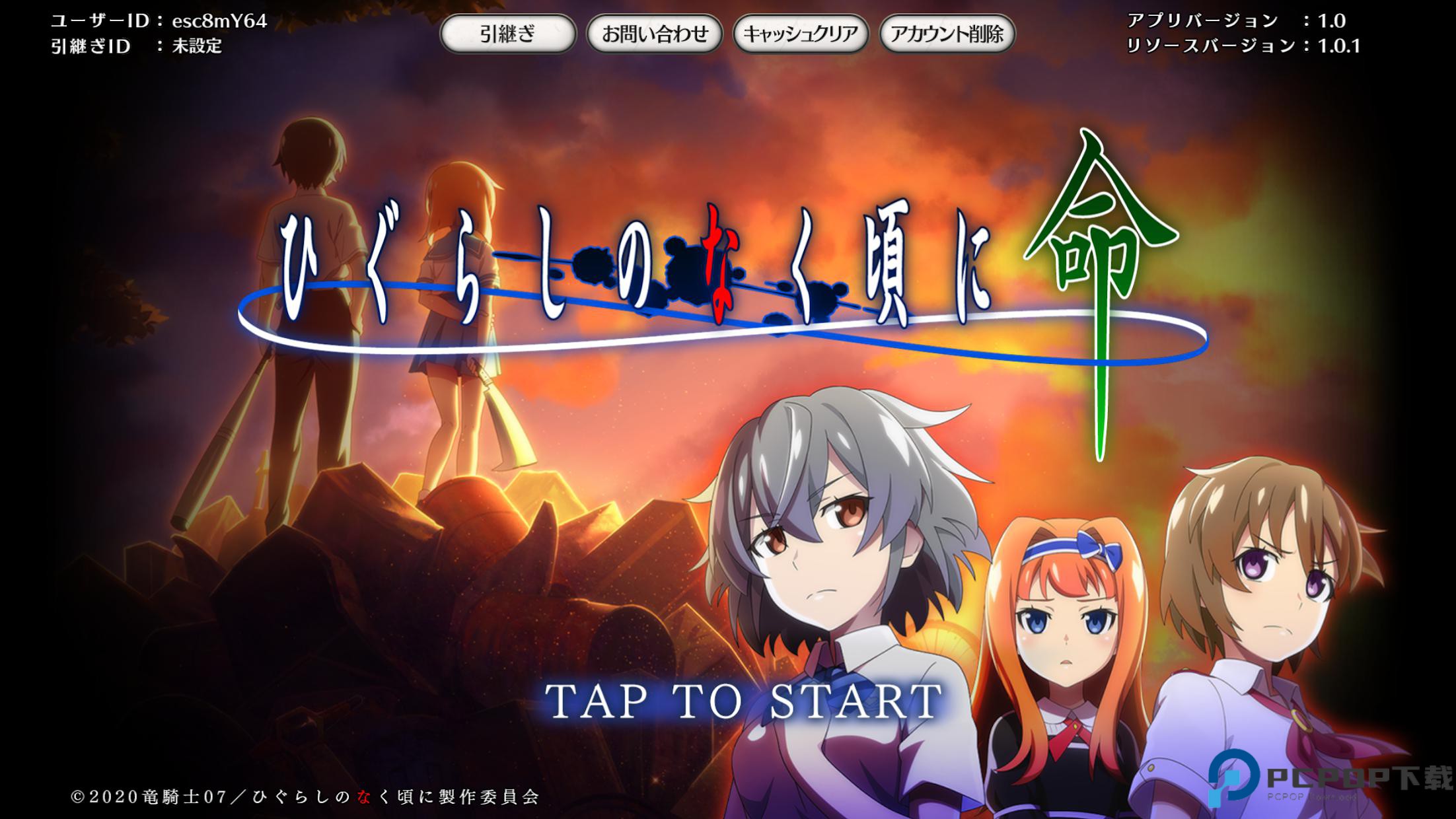Click the リソースバージョン 1.0.1 text
1456x819 pixels.
point(1249,46)
